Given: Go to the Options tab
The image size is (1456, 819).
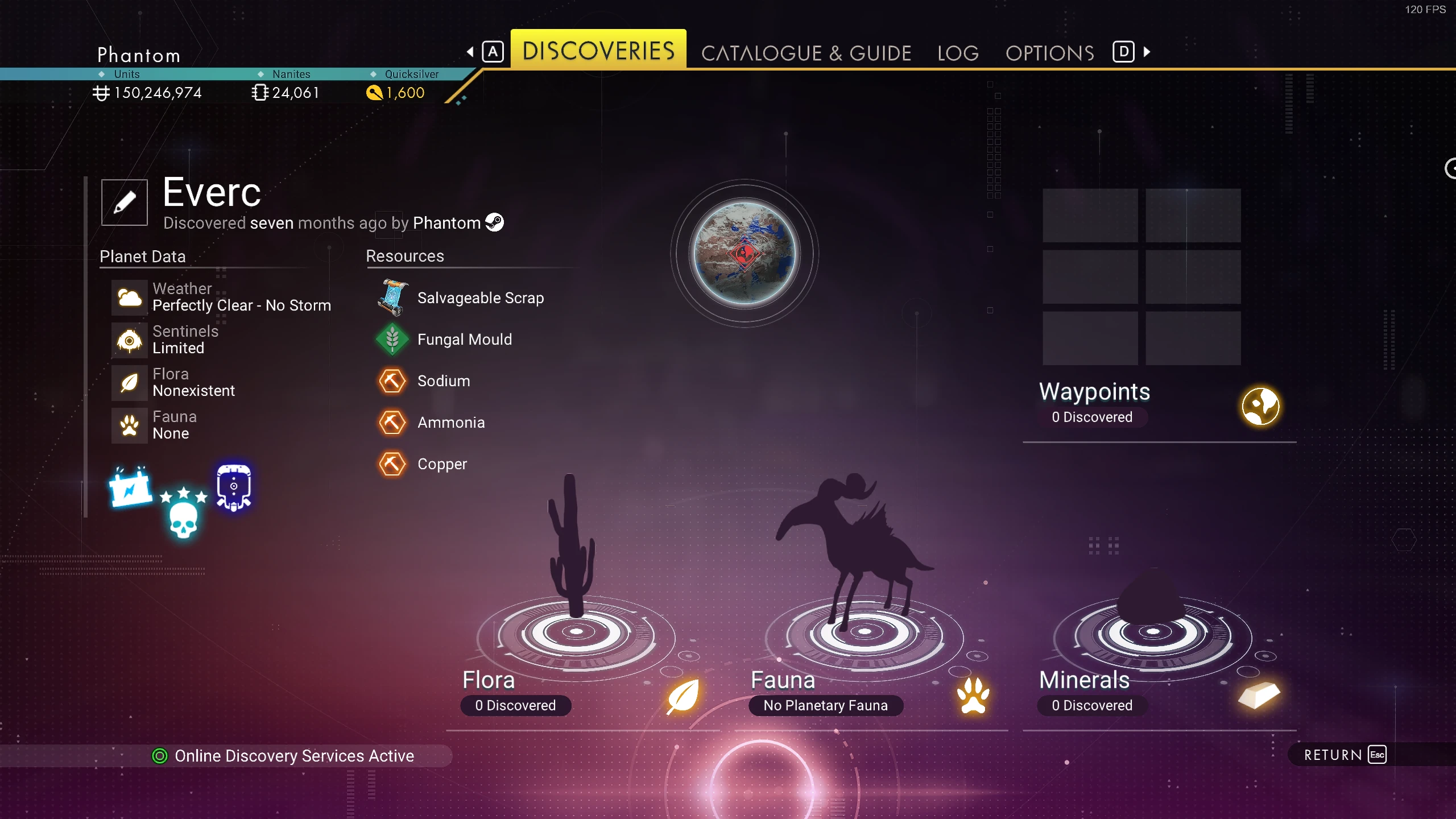Looking at the screenshot, I should click(x=1049, y=53).
